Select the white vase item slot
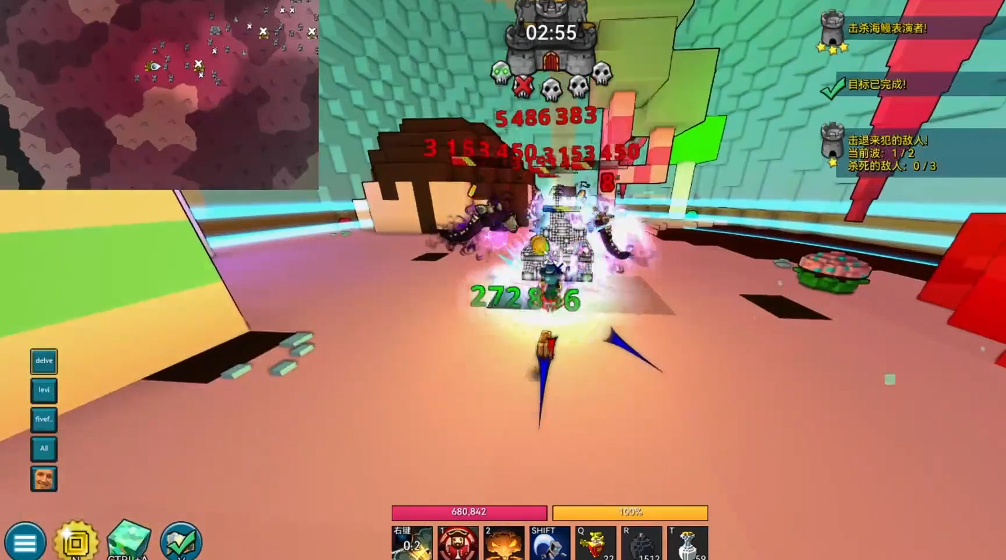Image resolution: width=1006 pixels, height=560 pixels. click(x=688, y=544)
